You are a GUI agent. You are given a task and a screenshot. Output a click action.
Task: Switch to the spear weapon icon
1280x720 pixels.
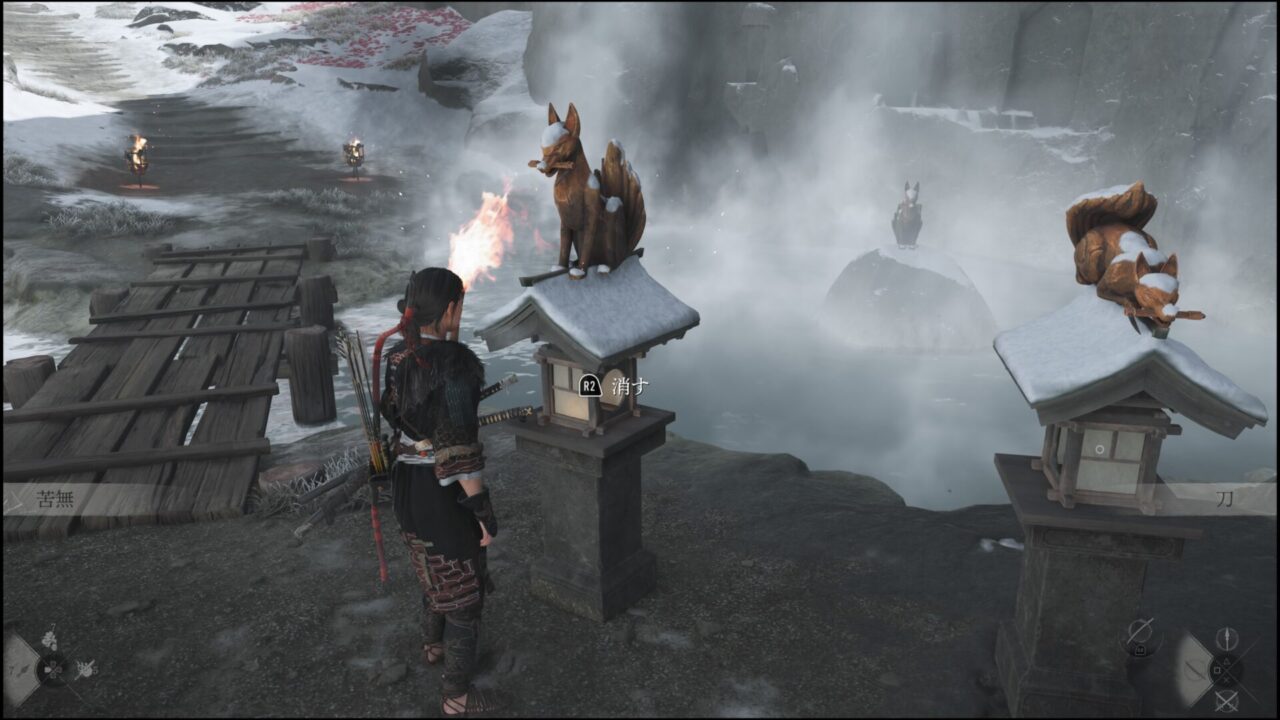point(1227,640)
